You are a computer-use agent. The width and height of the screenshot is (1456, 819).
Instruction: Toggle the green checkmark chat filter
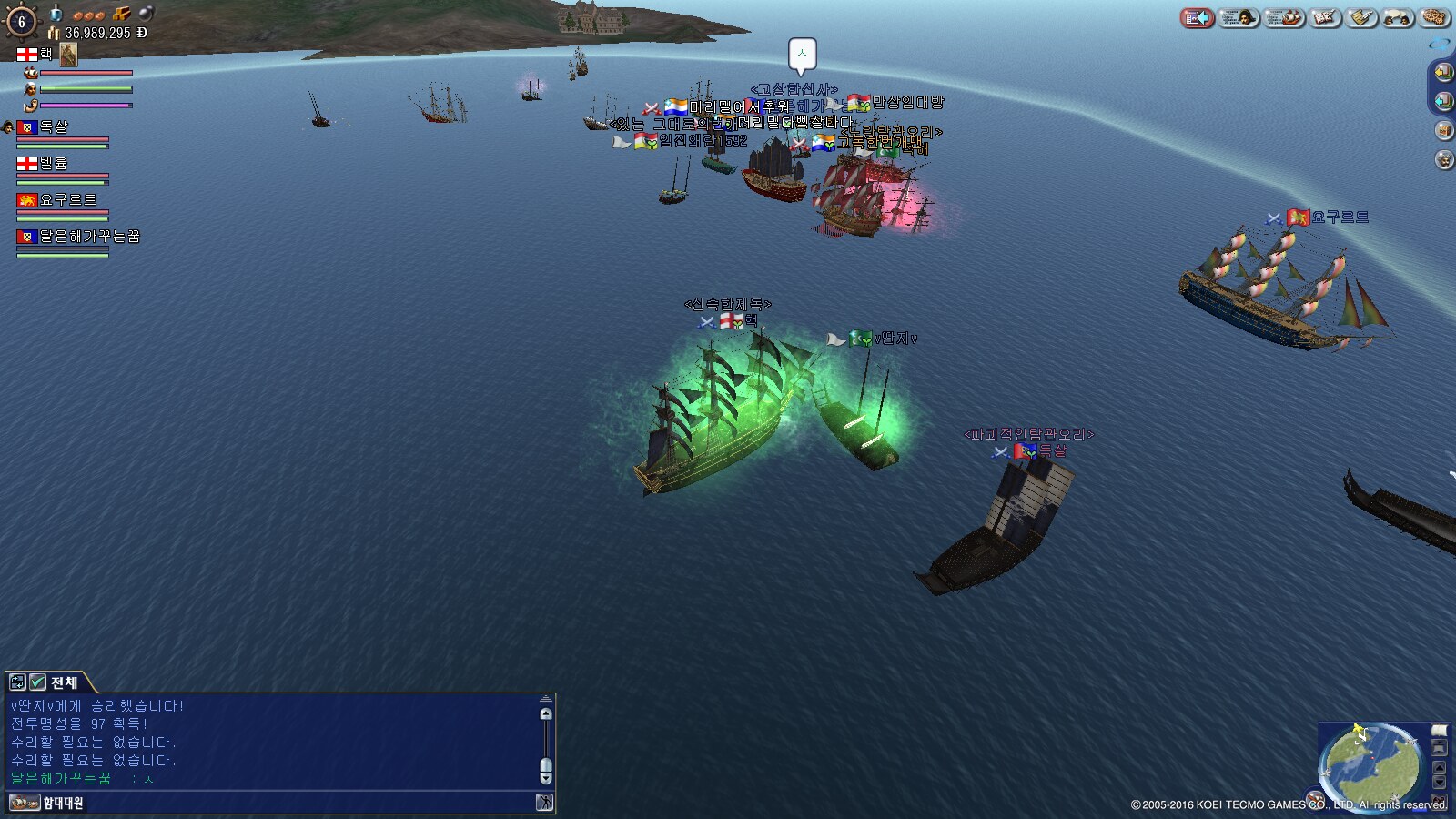click(38, 682)
